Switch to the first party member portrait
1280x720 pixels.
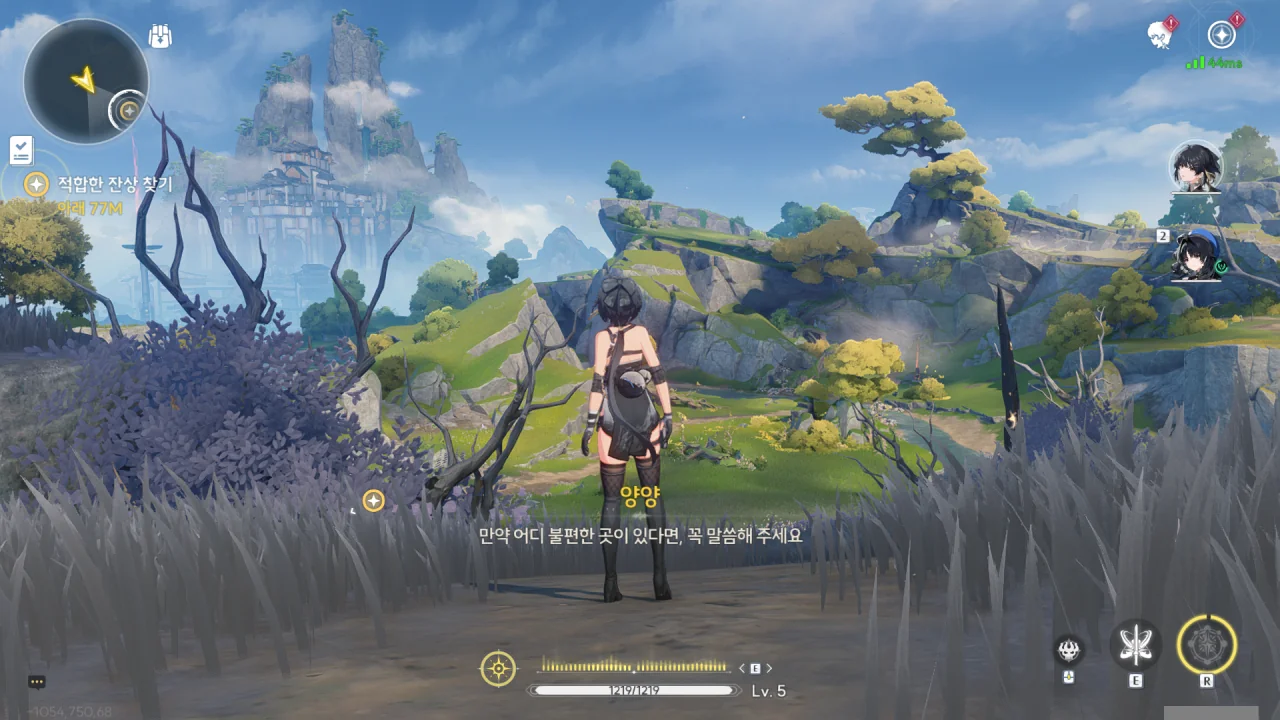tap(1195, 167)
